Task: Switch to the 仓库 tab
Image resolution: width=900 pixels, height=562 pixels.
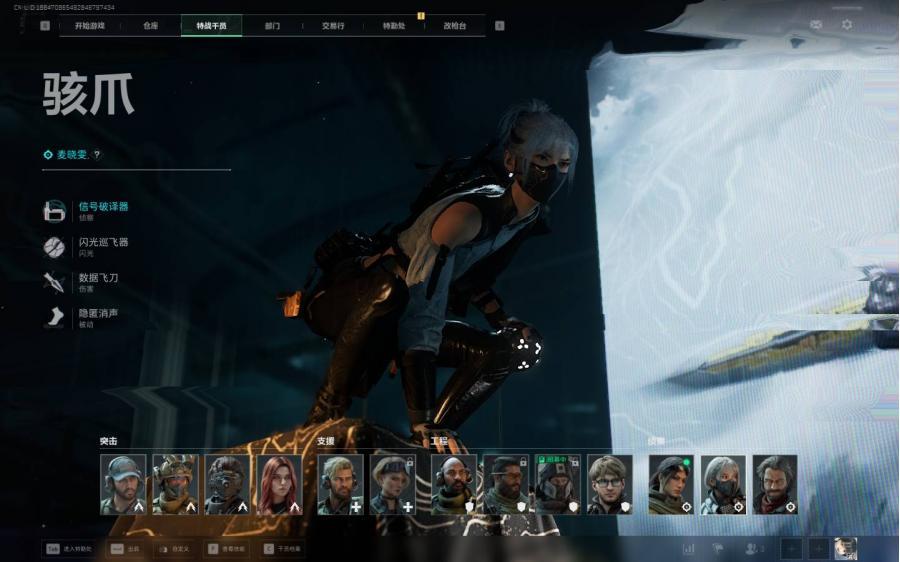Action: coord(150,26)
